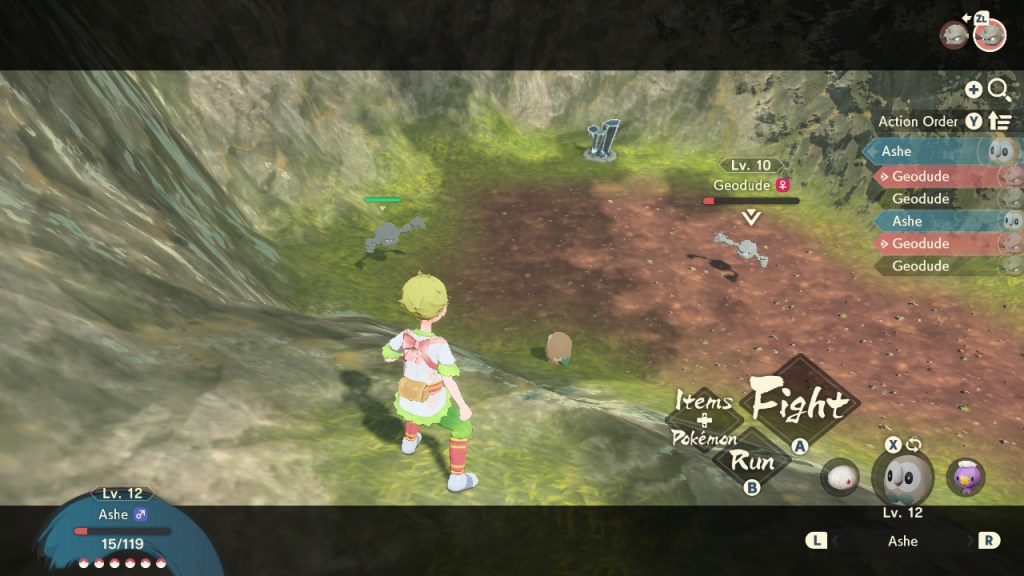Select the Rowlet portrait in the party selector
The height and width of the screenshot is (576, 1024).
902,477
